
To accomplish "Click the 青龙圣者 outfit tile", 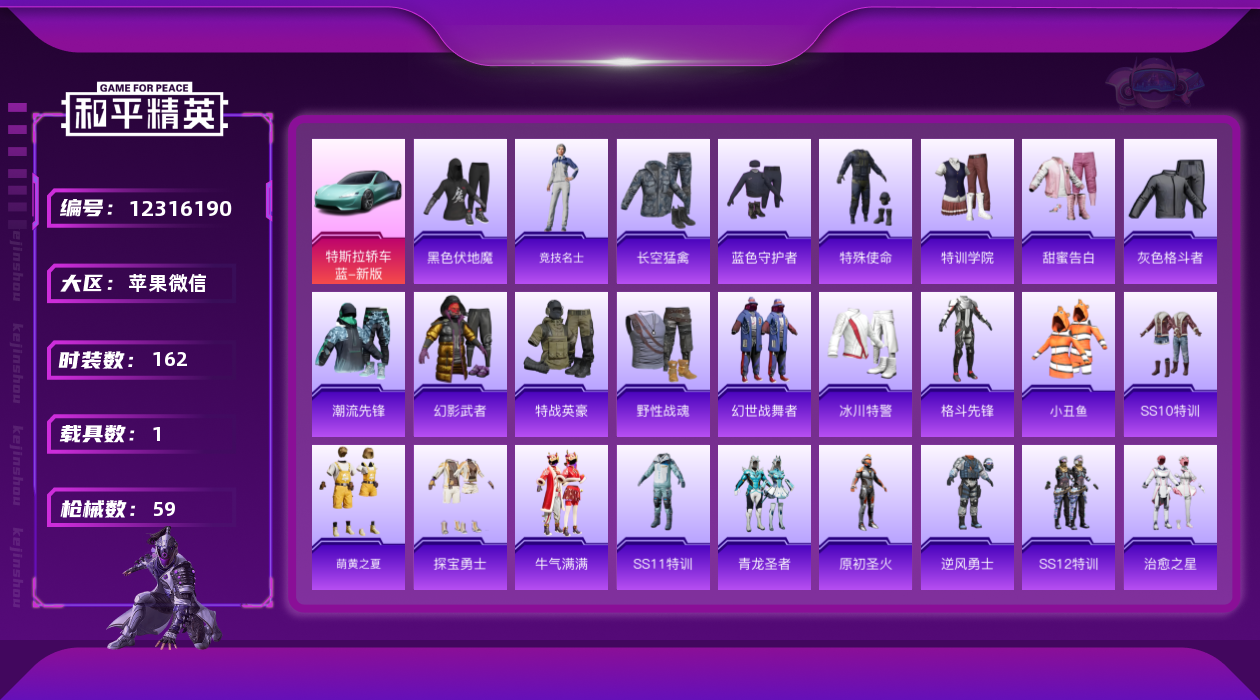I will 764,517.
